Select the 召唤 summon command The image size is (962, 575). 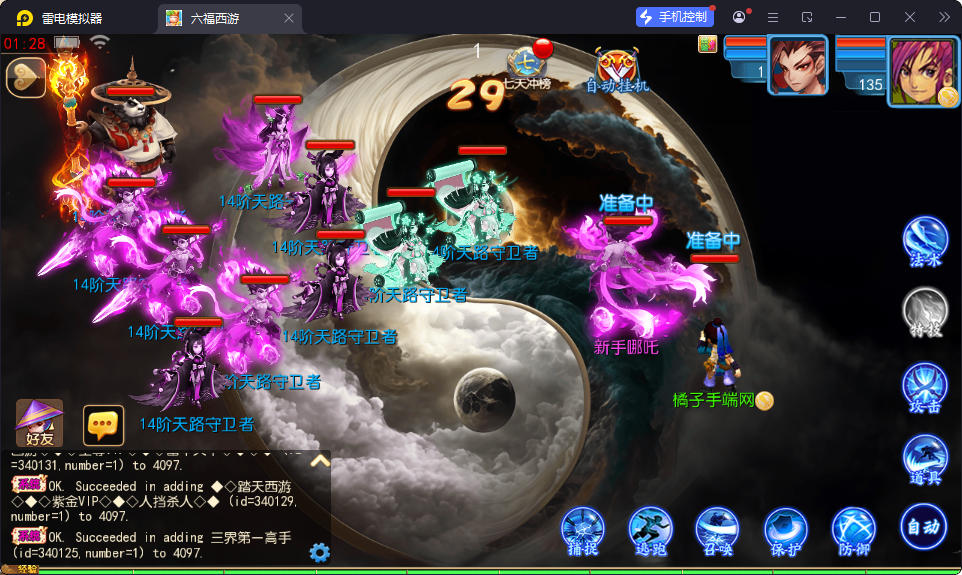point(717,530)
